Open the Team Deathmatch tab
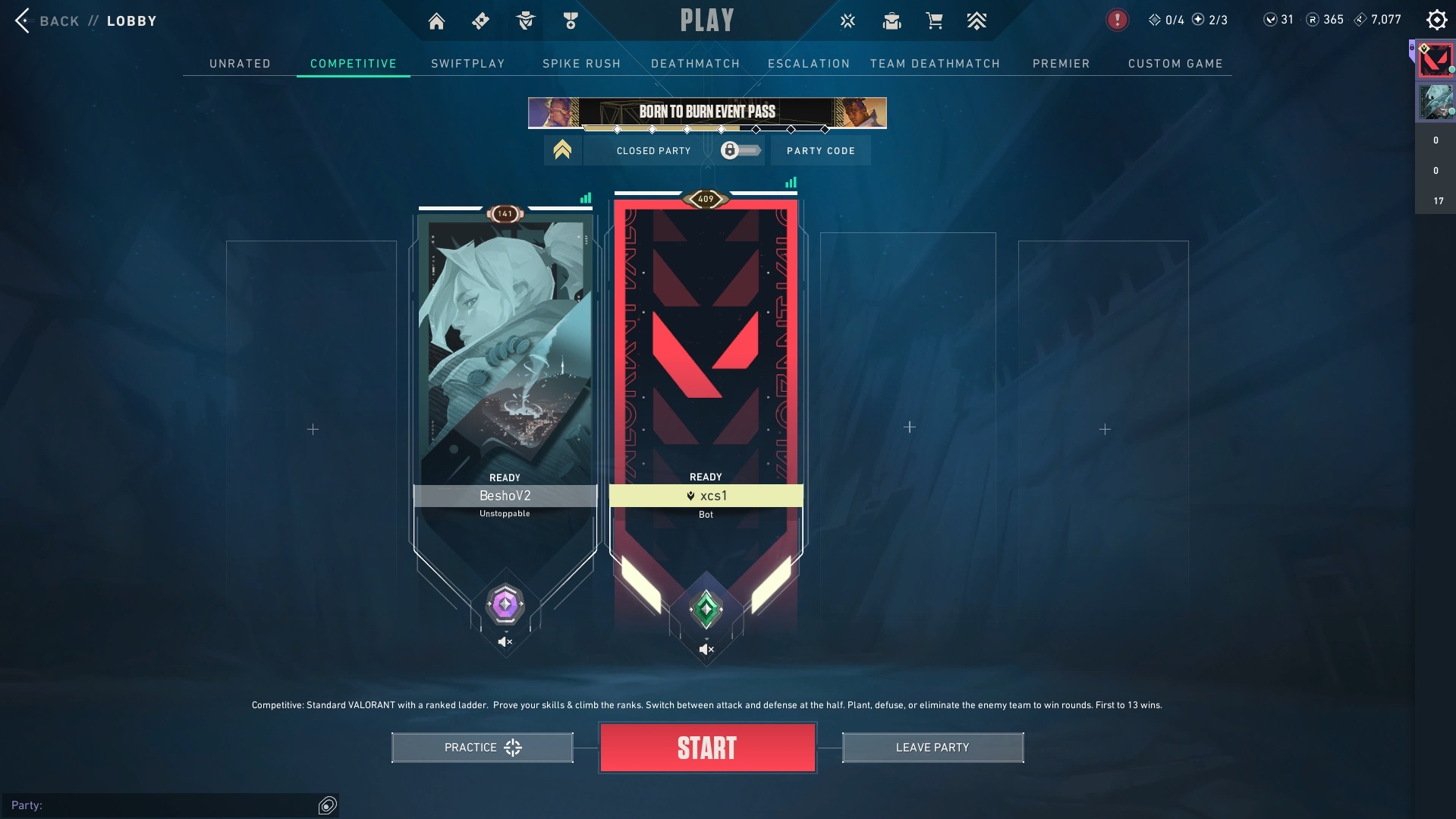Image resolution: width=1456 pixels, height=819 pixels. (935, 64)
